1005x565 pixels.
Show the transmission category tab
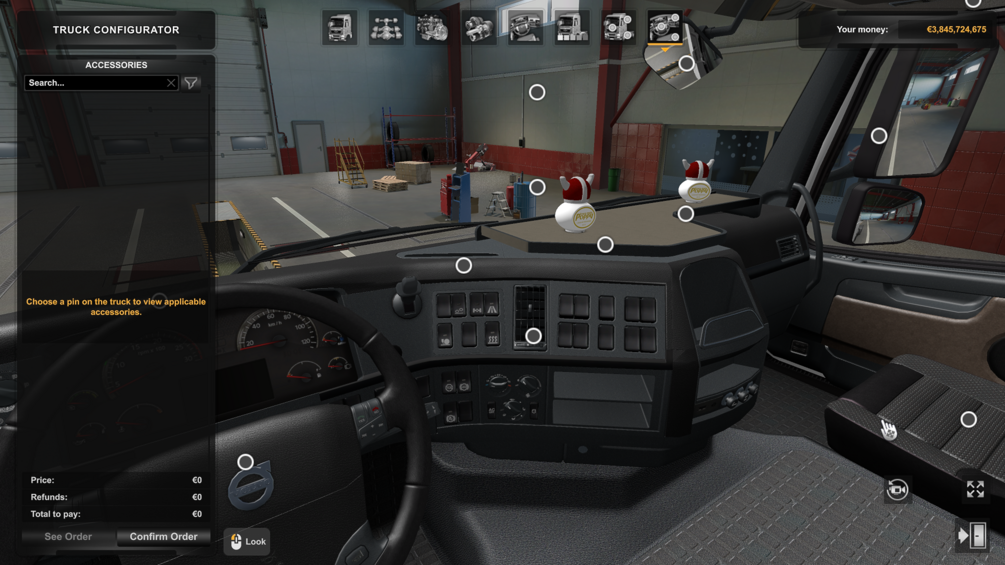pyautogui.click(x=479, y=28)
